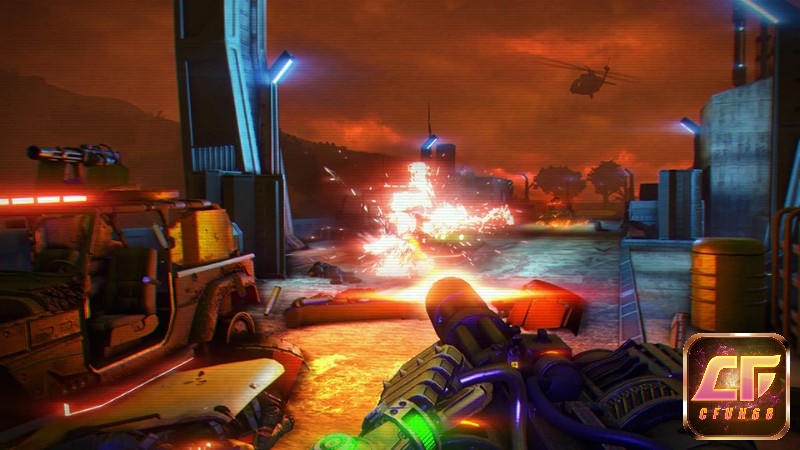The image size is (800, 450).
Task: Click the CFUN68 logo watermark
Action: (x=736, y=387)
